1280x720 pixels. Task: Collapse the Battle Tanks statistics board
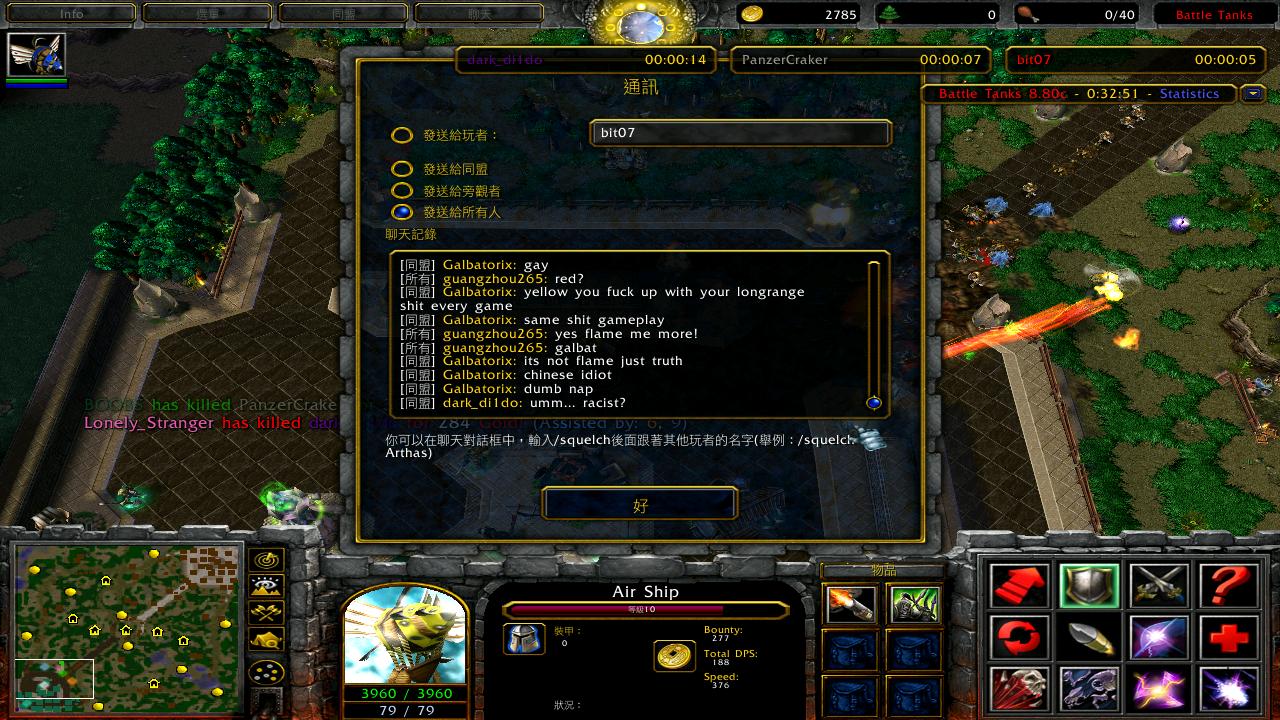(x=1252, y=94)
